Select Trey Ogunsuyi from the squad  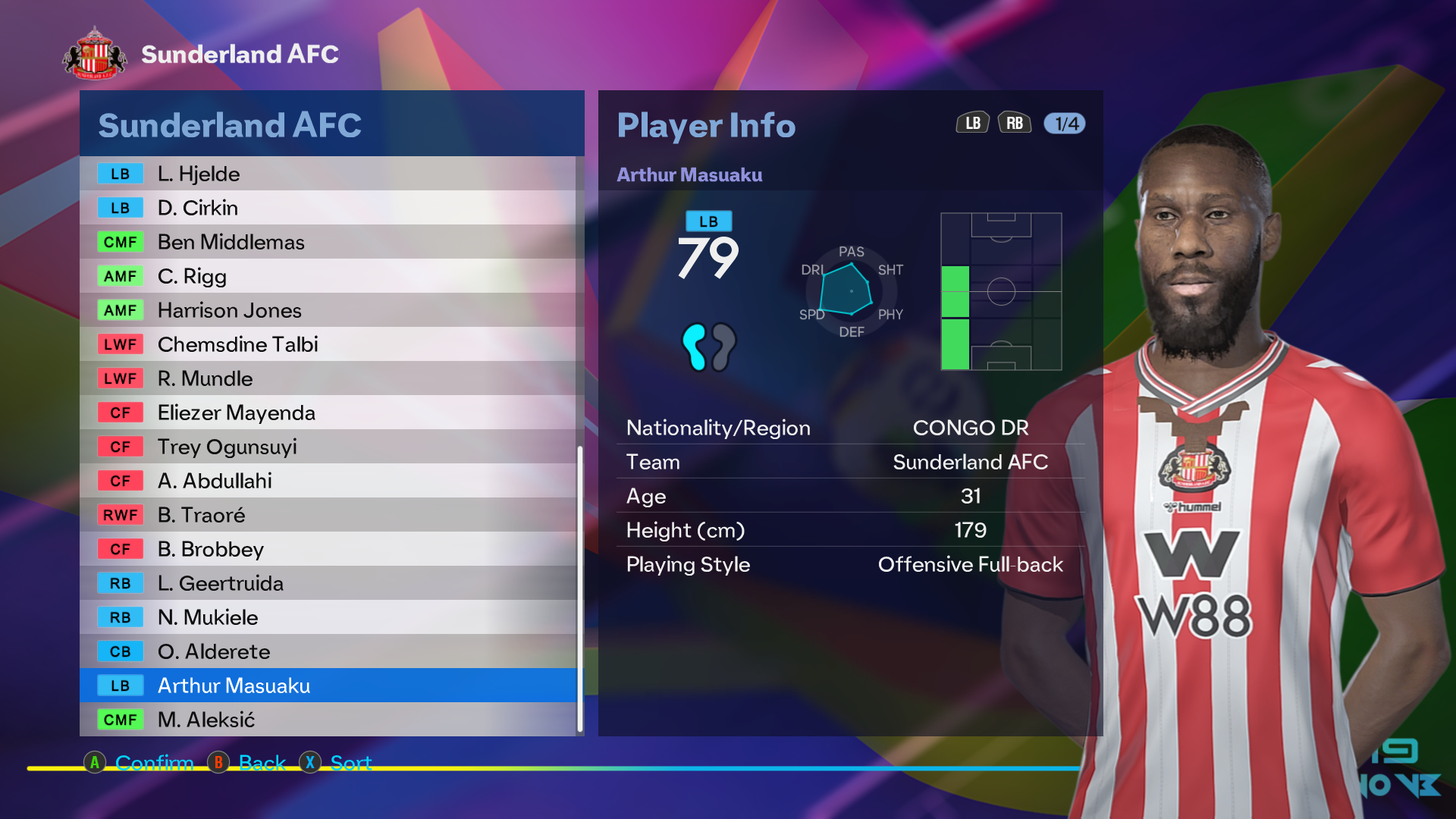coord(328,447)
